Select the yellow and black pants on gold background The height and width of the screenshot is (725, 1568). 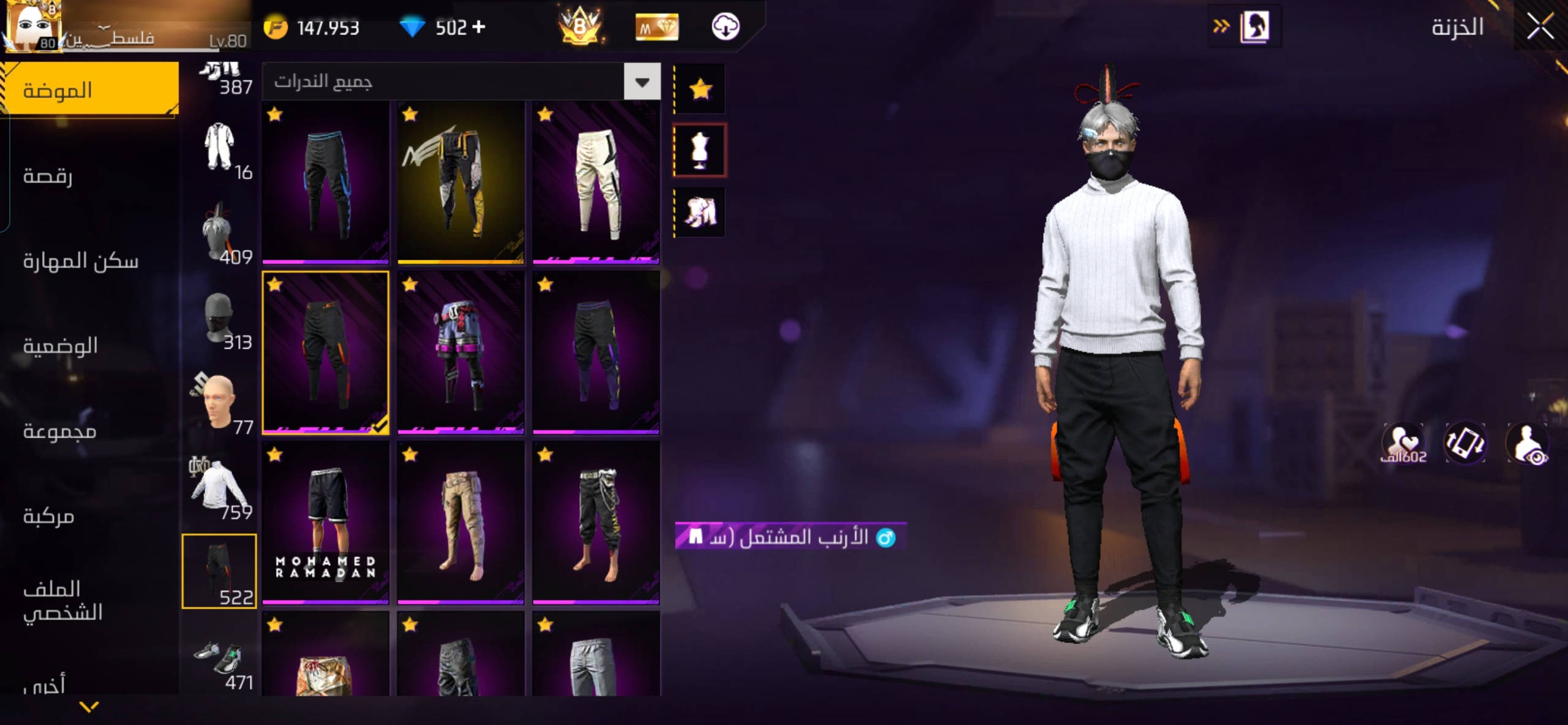point(461,183)
